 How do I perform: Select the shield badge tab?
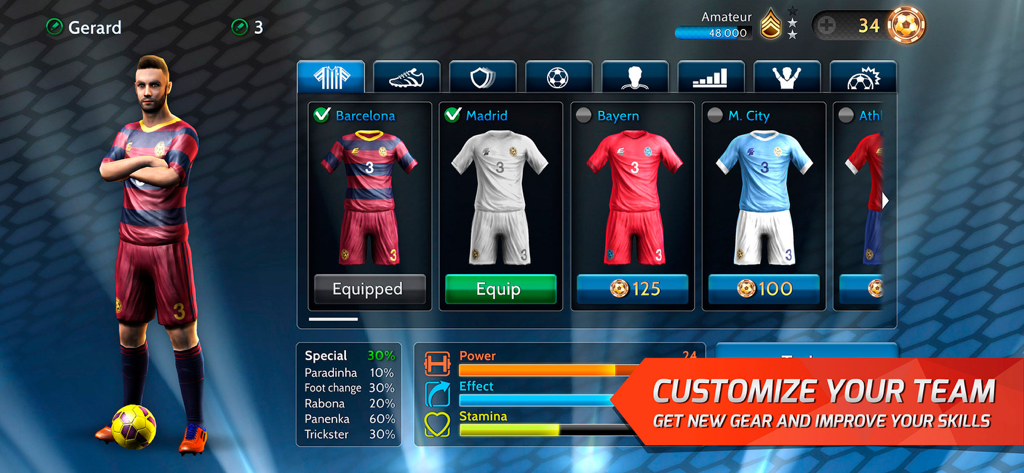(483, 78)
